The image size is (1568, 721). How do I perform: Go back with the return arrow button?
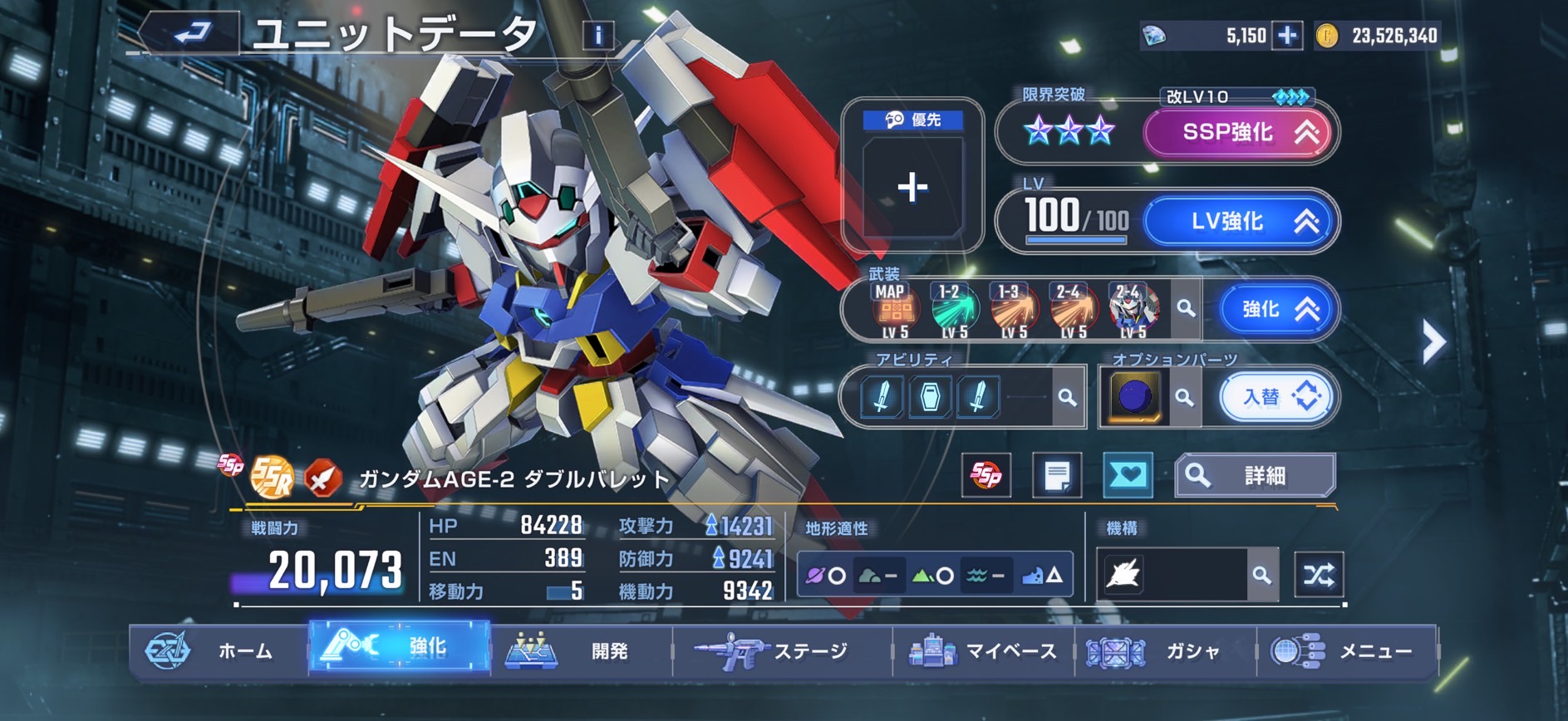point(193,33)
